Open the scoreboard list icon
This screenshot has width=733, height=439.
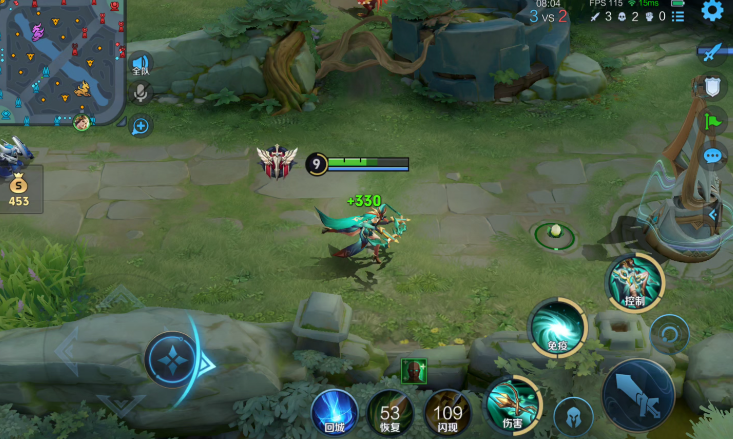(679, 17)
